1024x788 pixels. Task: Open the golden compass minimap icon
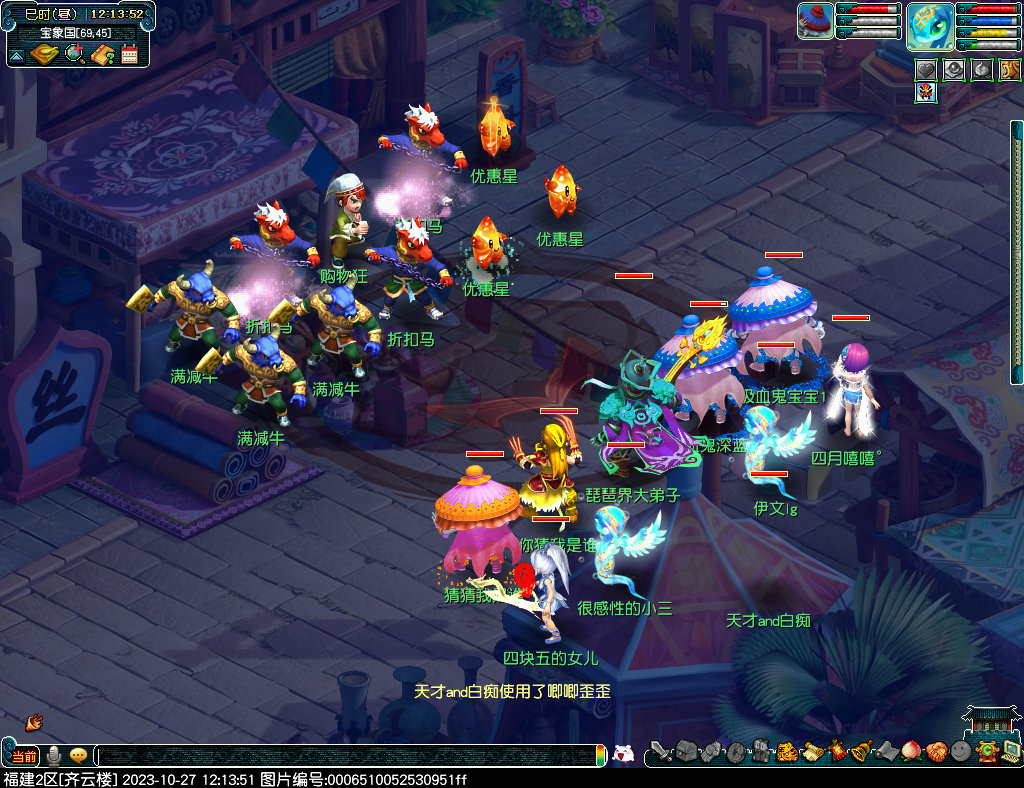click(45, 54)
